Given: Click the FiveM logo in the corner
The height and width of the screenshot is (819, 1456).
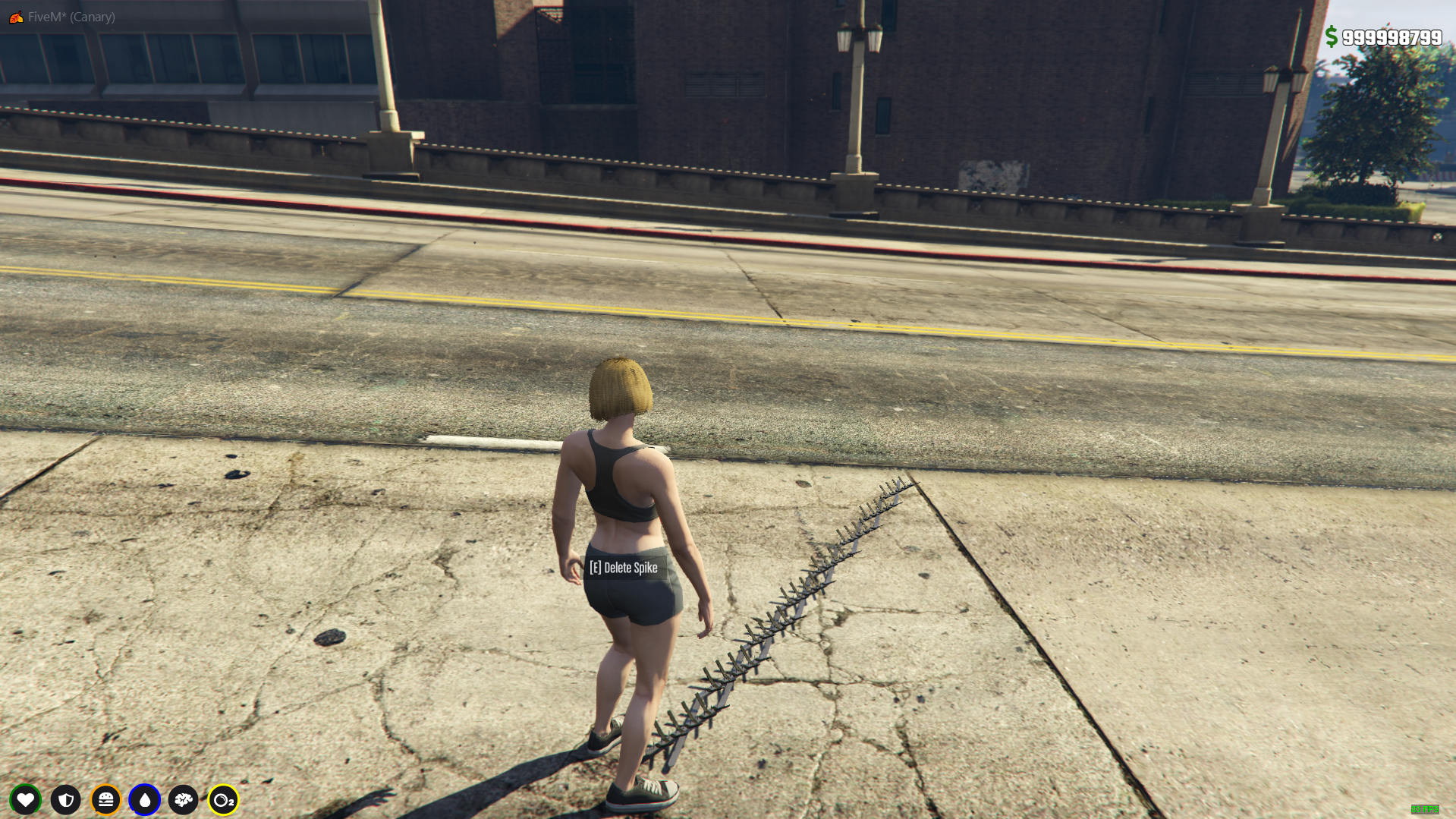Looking at the screenshot, I should point(16,17).
